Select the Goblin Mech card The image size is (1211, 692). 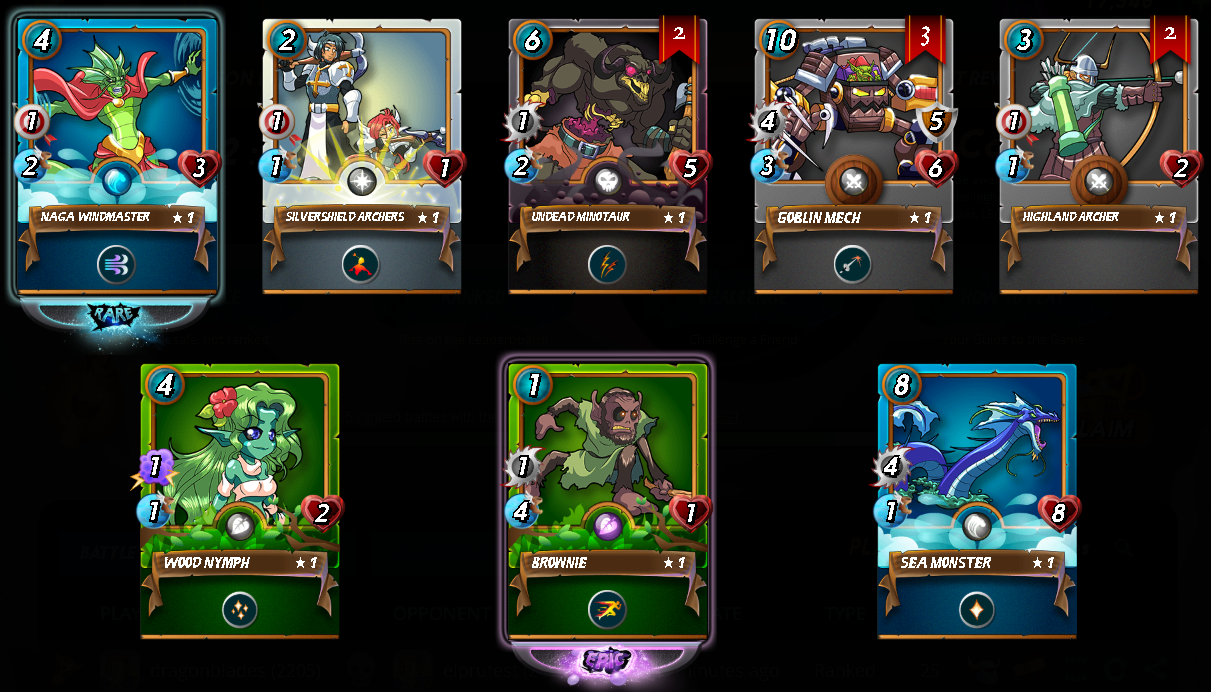(x=852, y=130)
